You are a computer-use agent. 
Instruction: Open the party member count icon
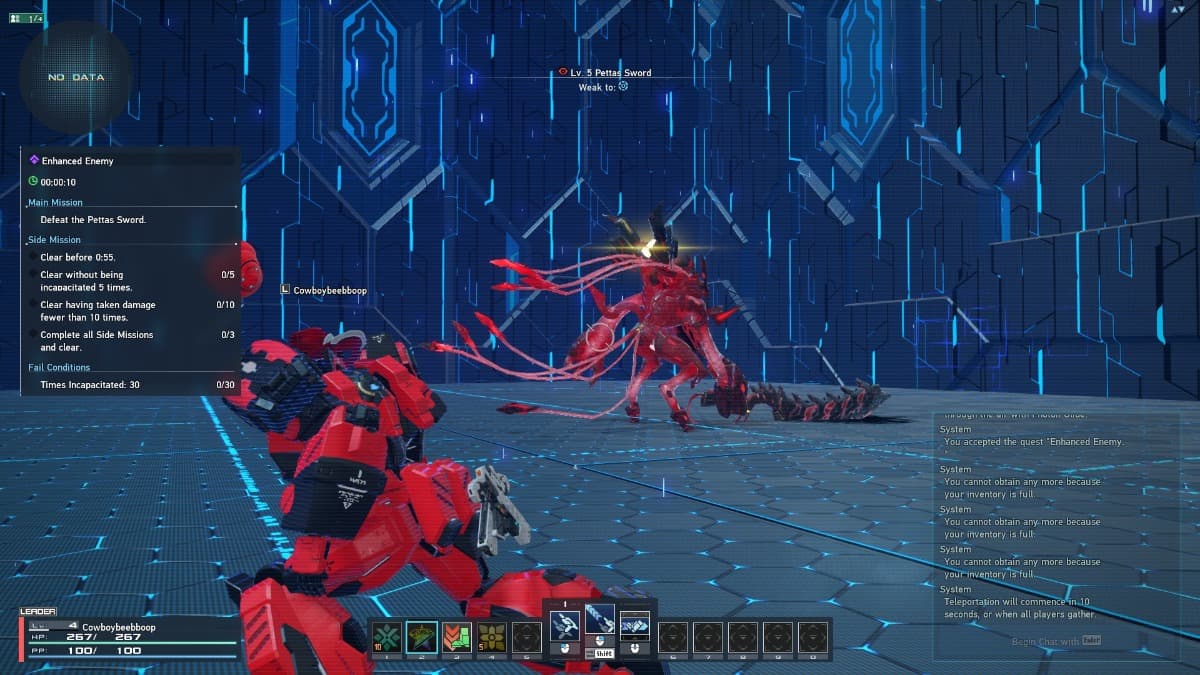click(26, 18)
